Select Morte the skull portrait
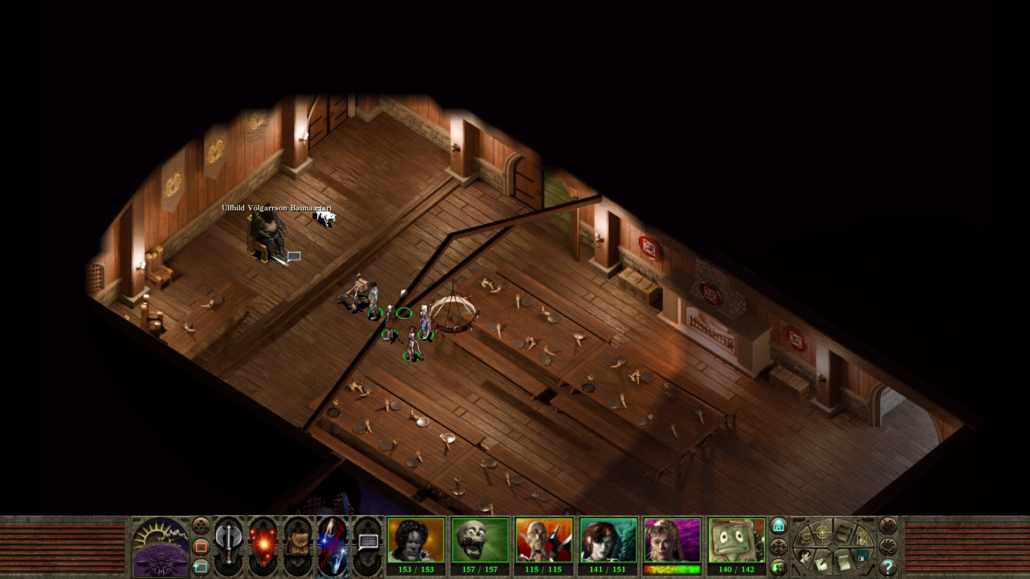 point(479,539)
